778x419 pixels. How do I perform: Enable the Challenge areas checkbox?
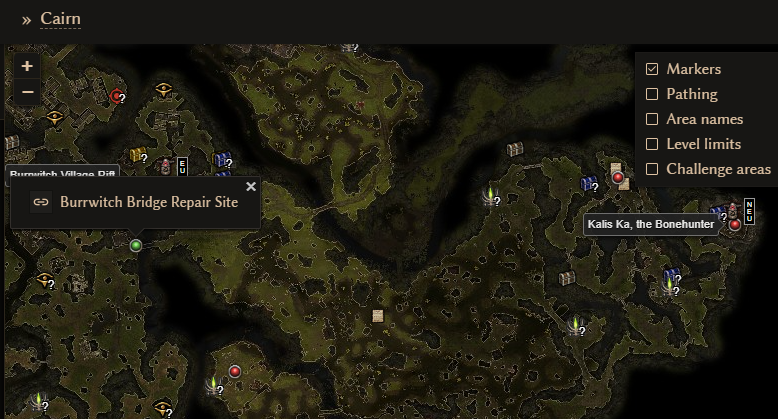click(652, 169)
